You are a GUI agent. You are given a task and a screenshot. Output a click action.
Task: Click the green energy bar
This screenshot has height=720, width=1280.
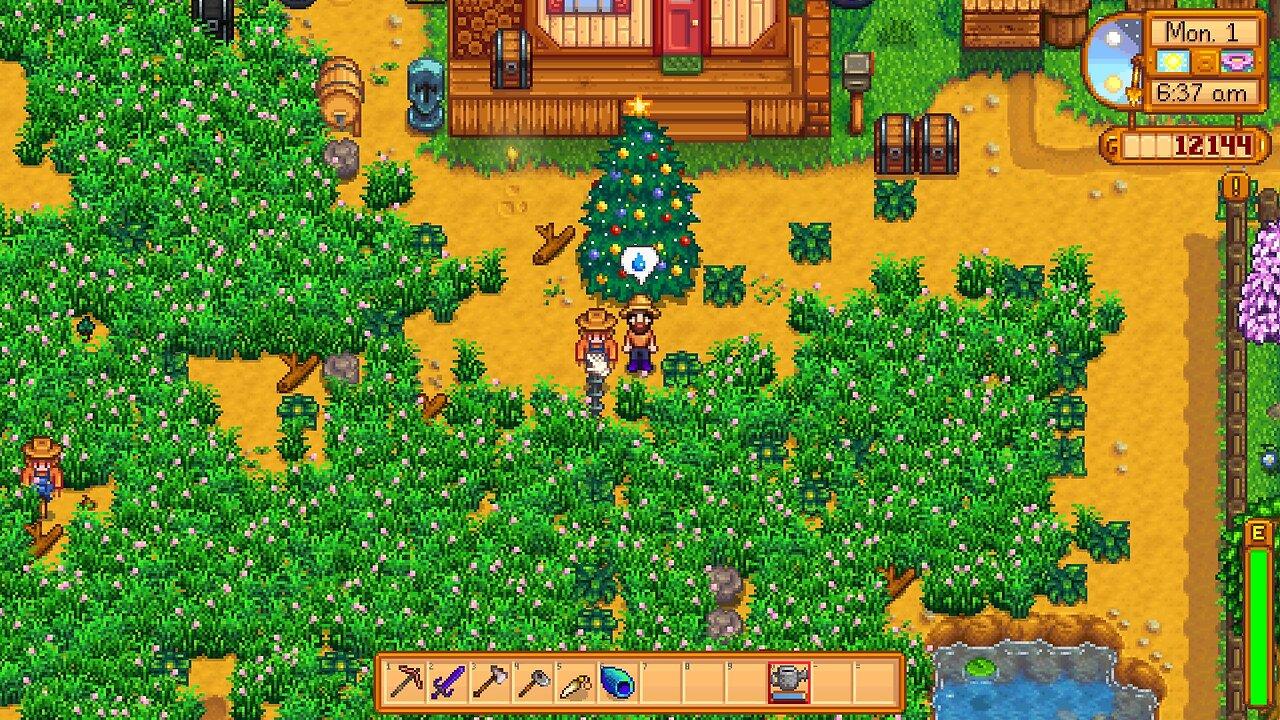[1260, 620]
